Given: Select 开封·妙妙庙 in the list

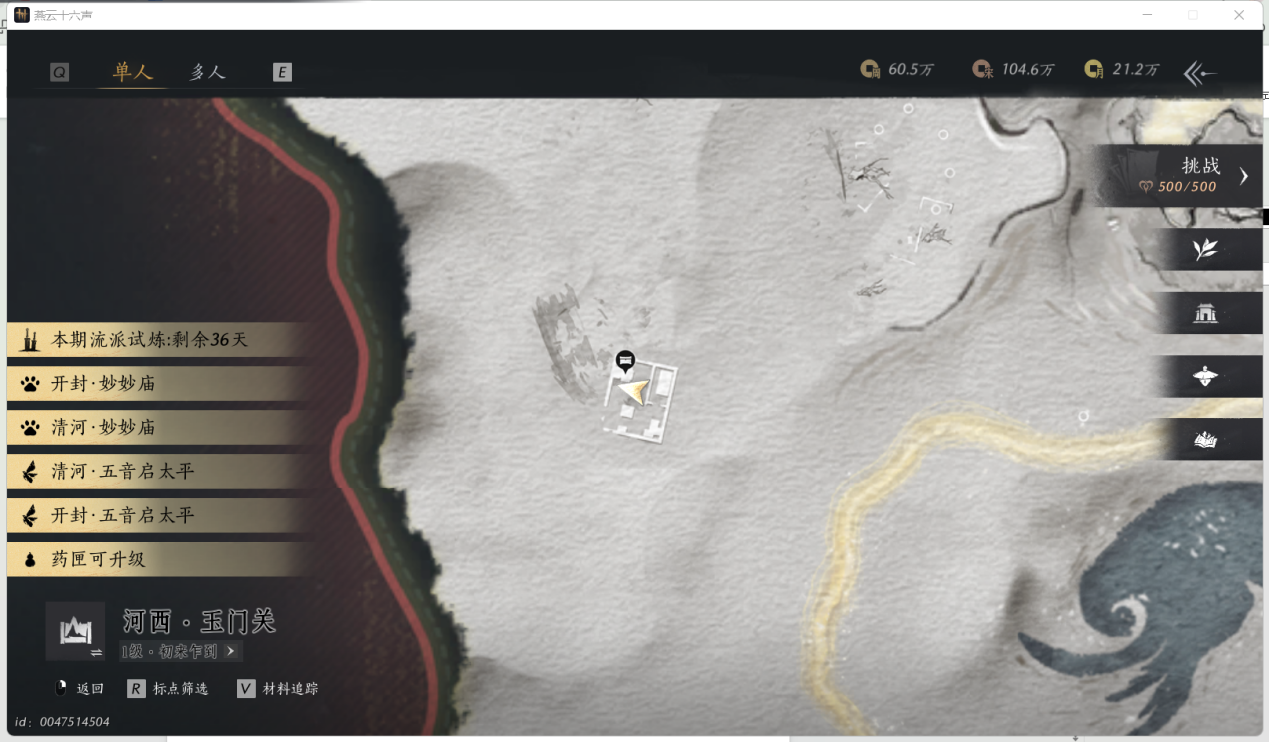Looking at the screenshot, I should click(104, 384).
